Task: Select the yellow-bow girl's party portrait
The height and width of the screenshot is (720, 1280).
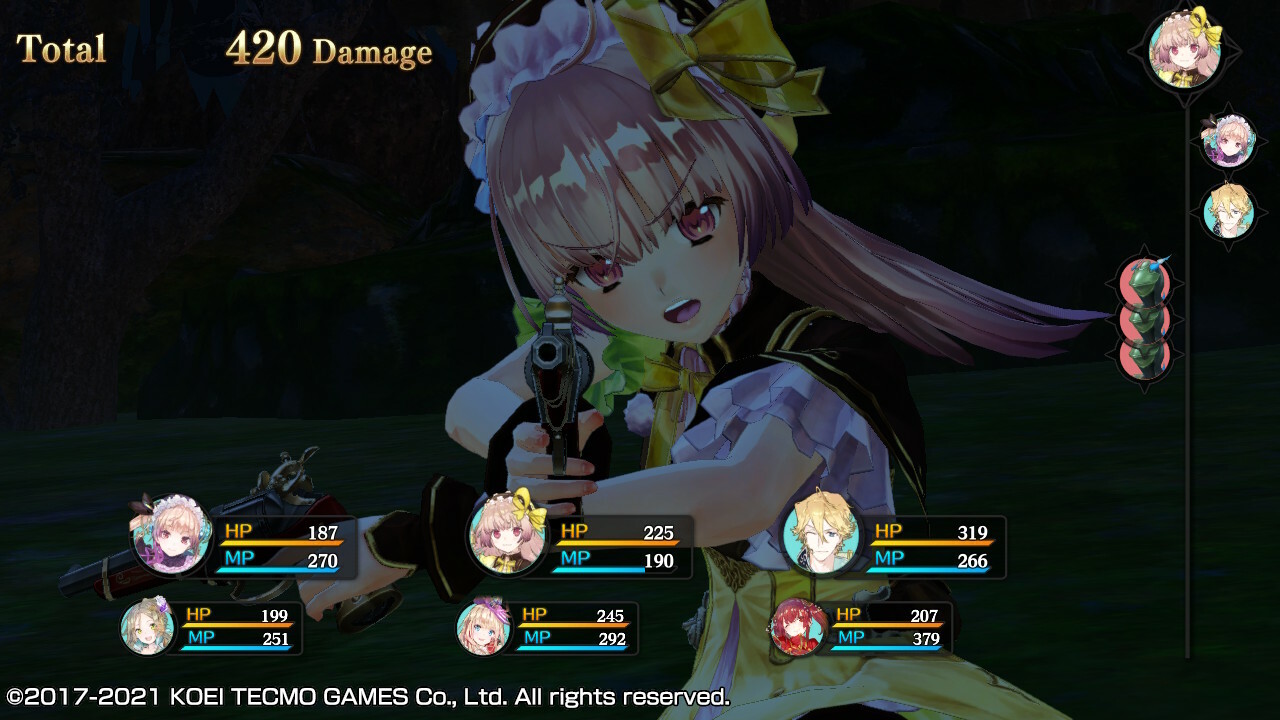Action: [507, 532]
